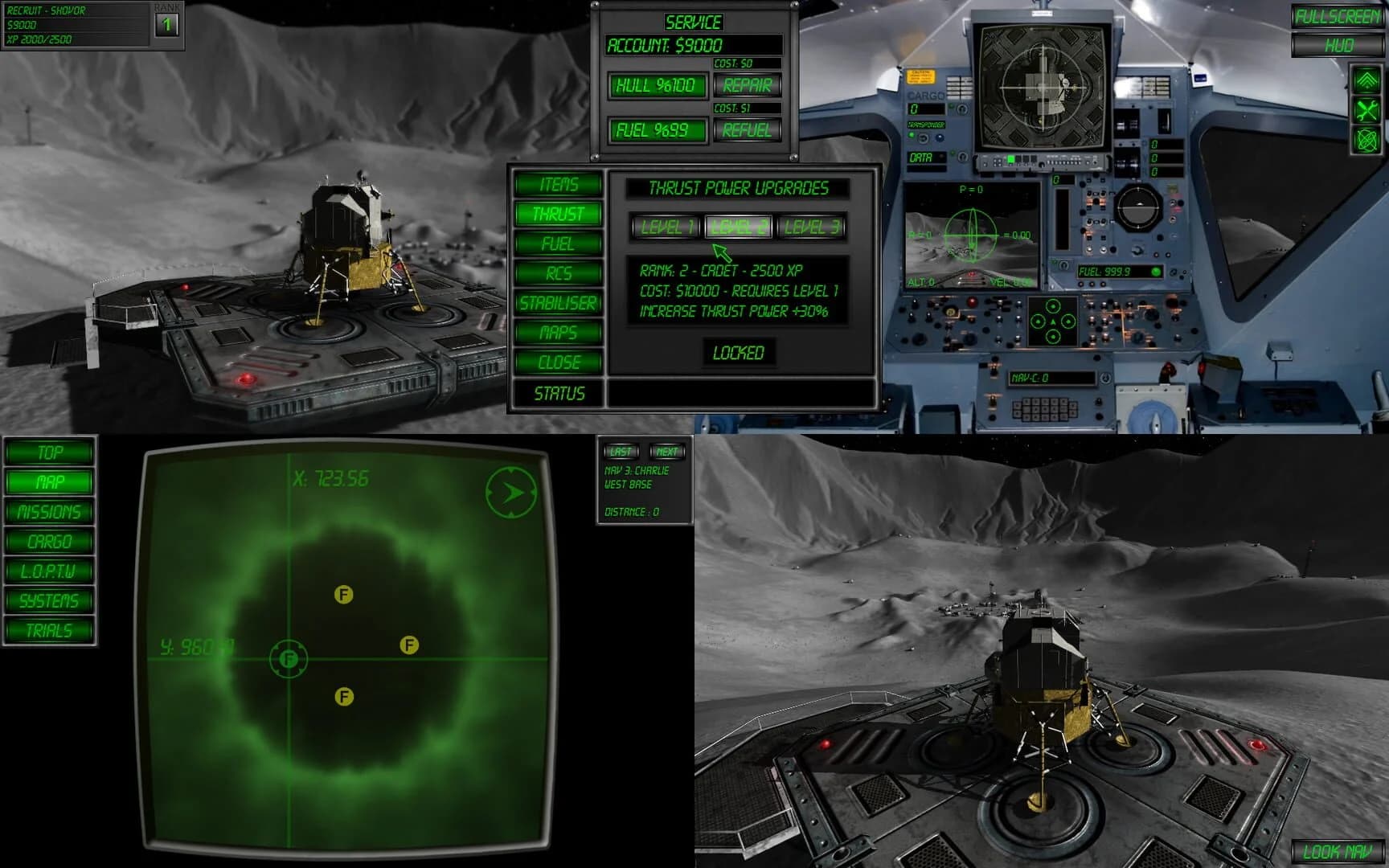The image size is (1389, 868).
Task: Click the centered ship marker on map crosshair
Action: click(288, 660)
